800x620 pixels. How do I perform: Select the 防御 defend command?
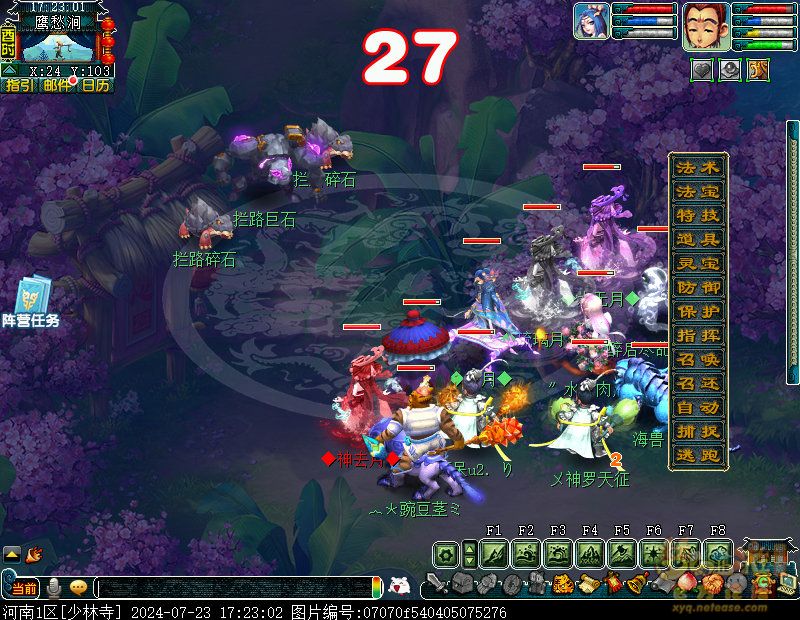pyautogui.click(x=698, y=287)
